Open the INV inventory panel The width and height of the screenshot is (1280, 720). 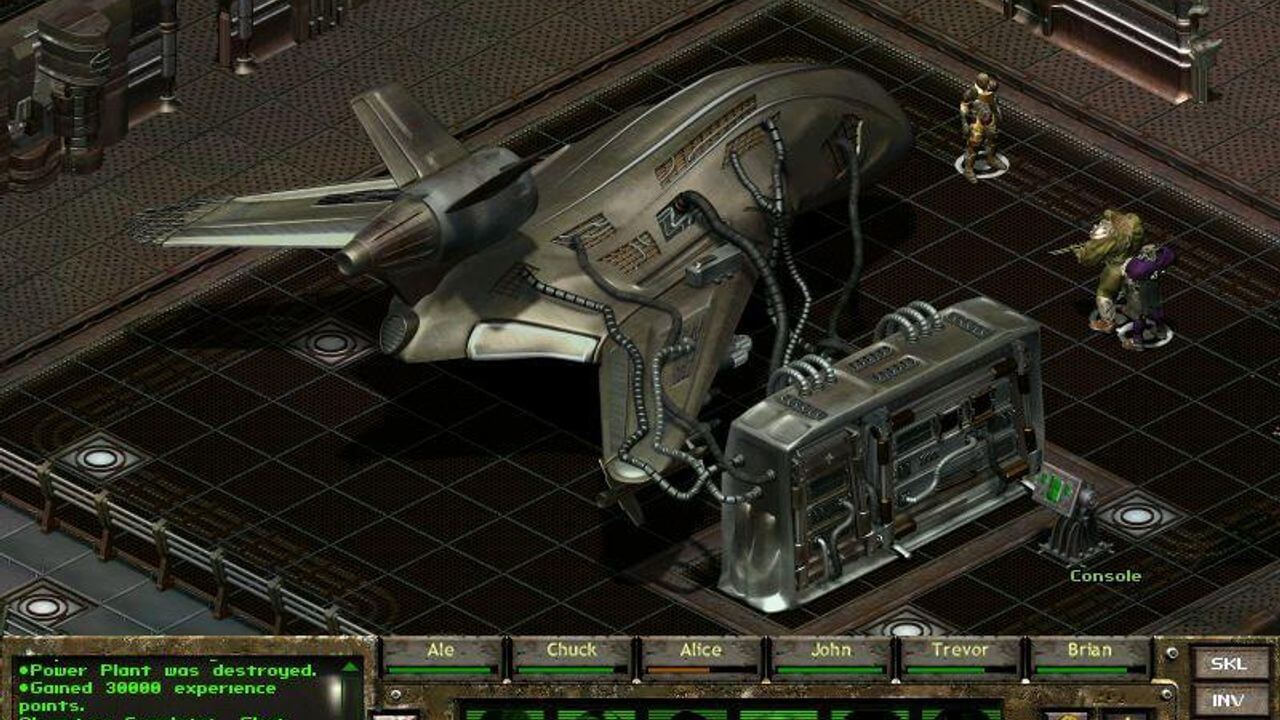coord(1227,702)
